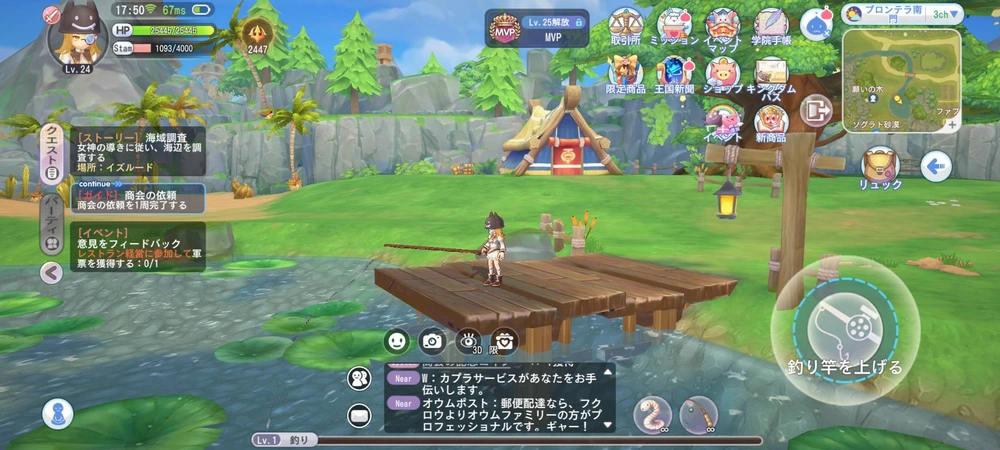The width and height of the screenshot is (1000, 450).
Task: Collapse the quest panel with left arrow
Action: [50, 272]
